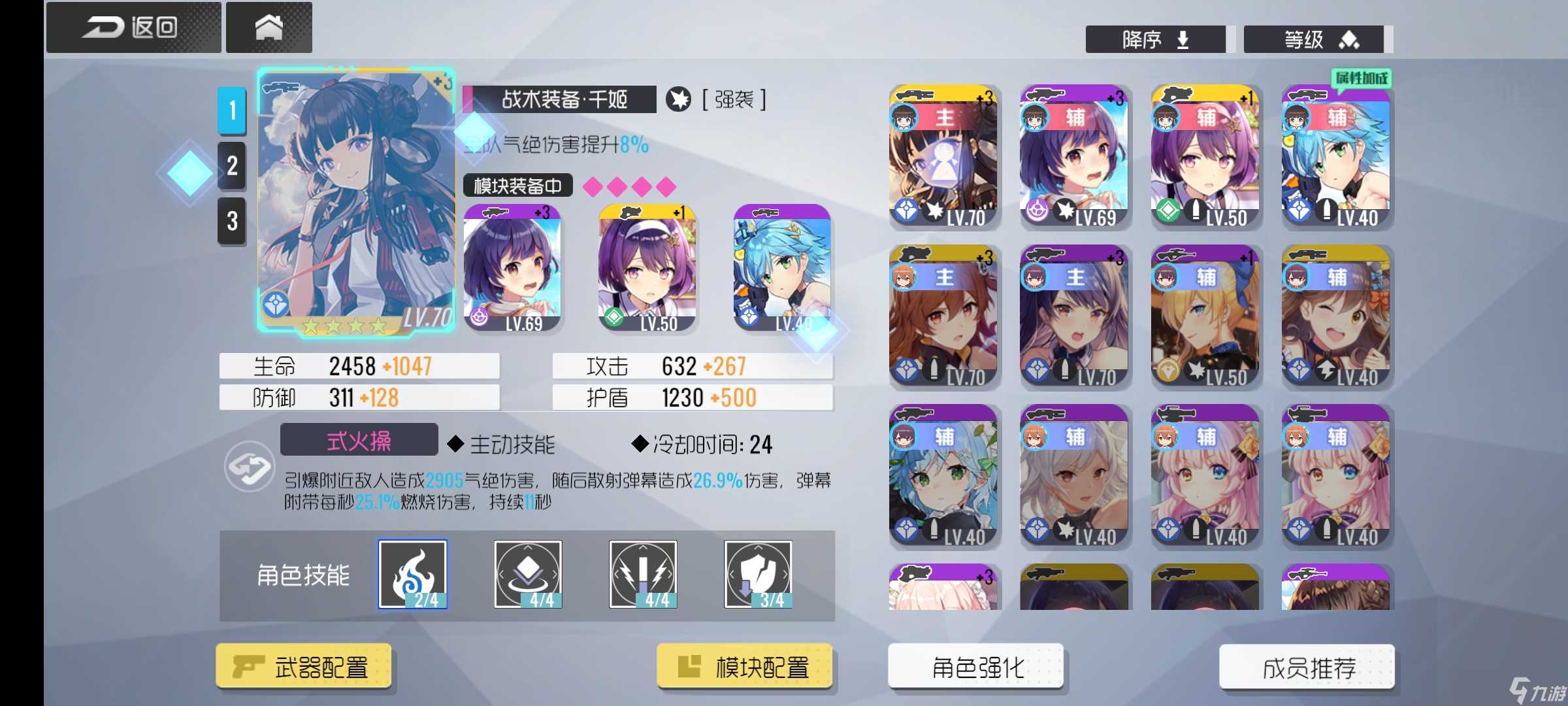Select the fire elemental skill icon

[x=412, y=574]
